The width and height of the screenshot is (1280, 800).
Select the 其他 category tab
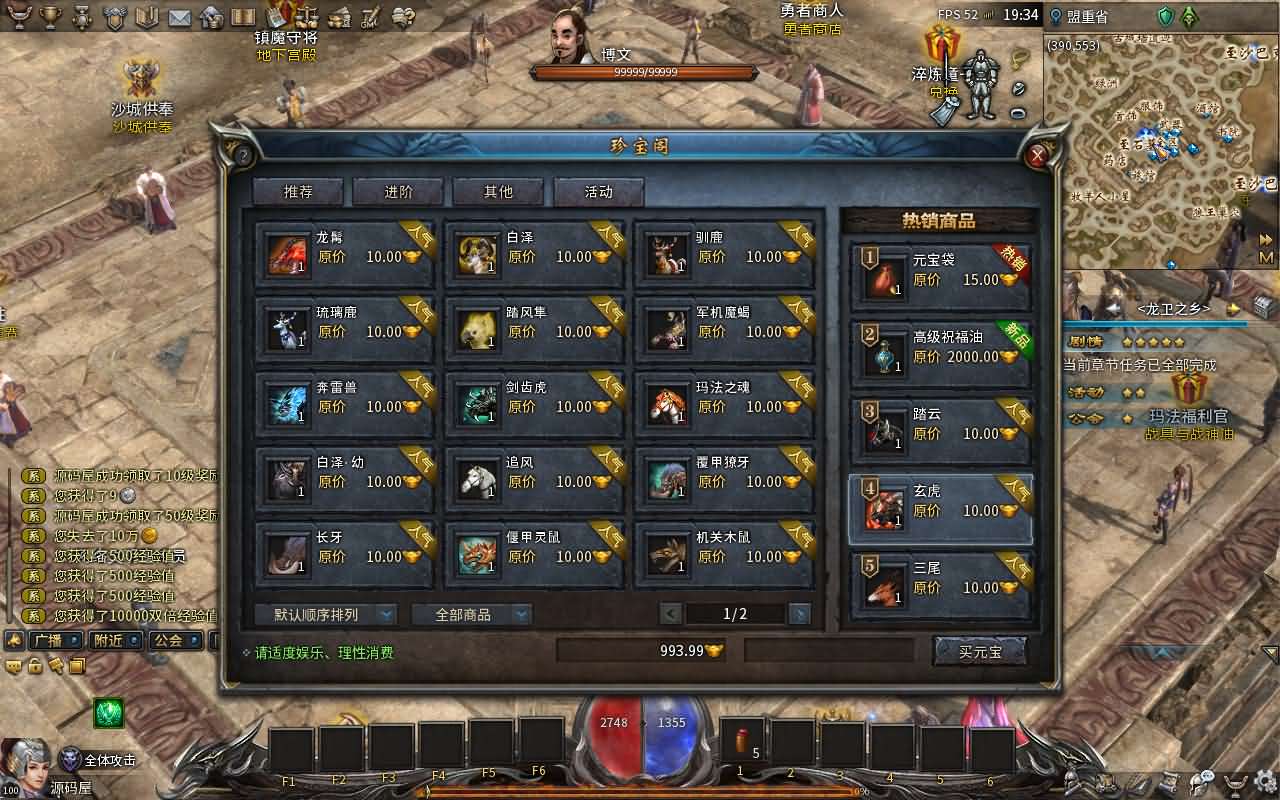[498, 192]
